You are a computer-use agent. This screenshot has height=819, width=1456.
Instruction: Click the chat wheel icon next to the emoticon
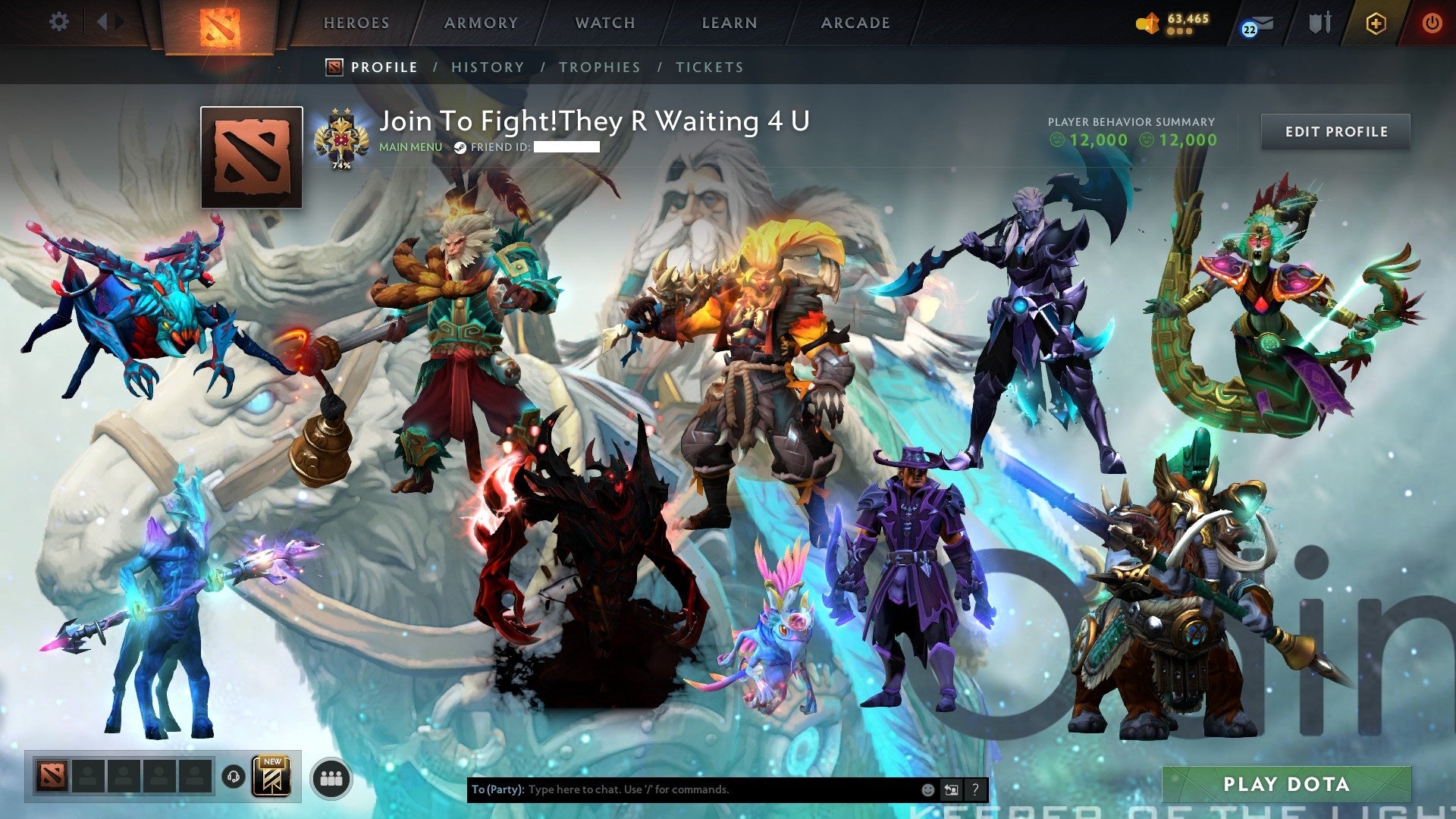click(x=950, y=789)
